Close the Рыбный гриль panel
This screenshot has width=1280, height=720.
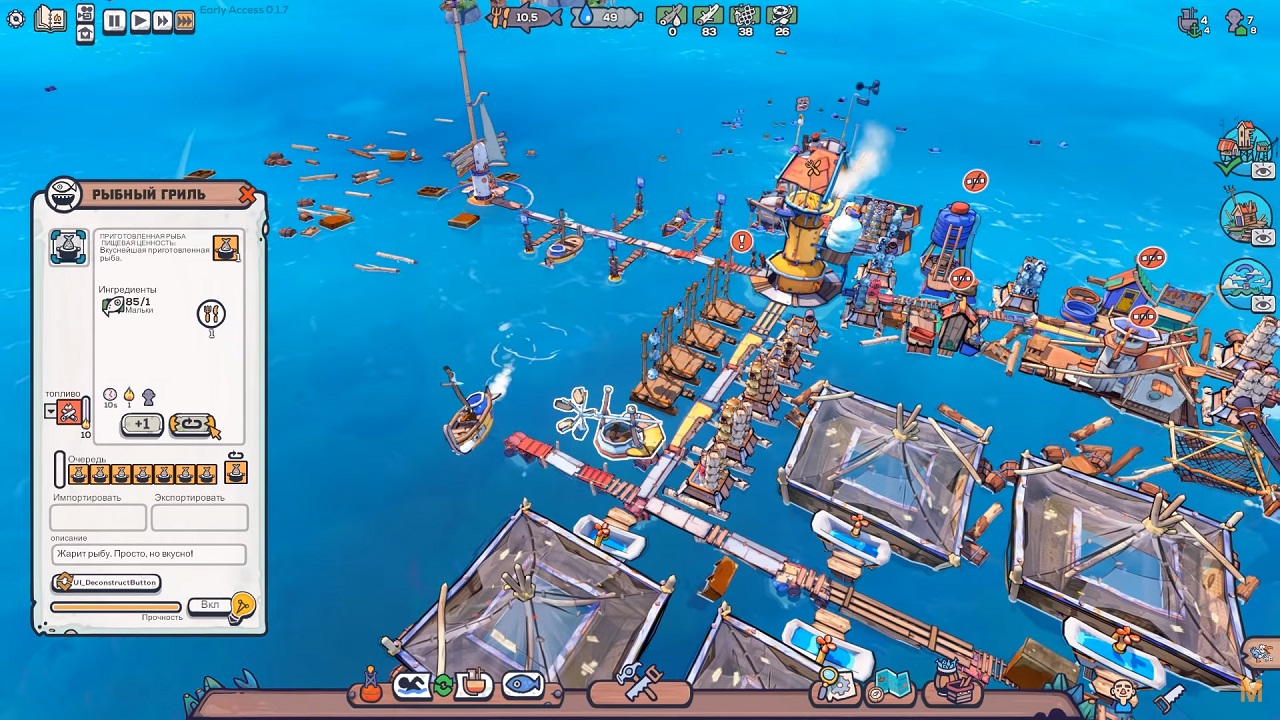coord(247,196)
